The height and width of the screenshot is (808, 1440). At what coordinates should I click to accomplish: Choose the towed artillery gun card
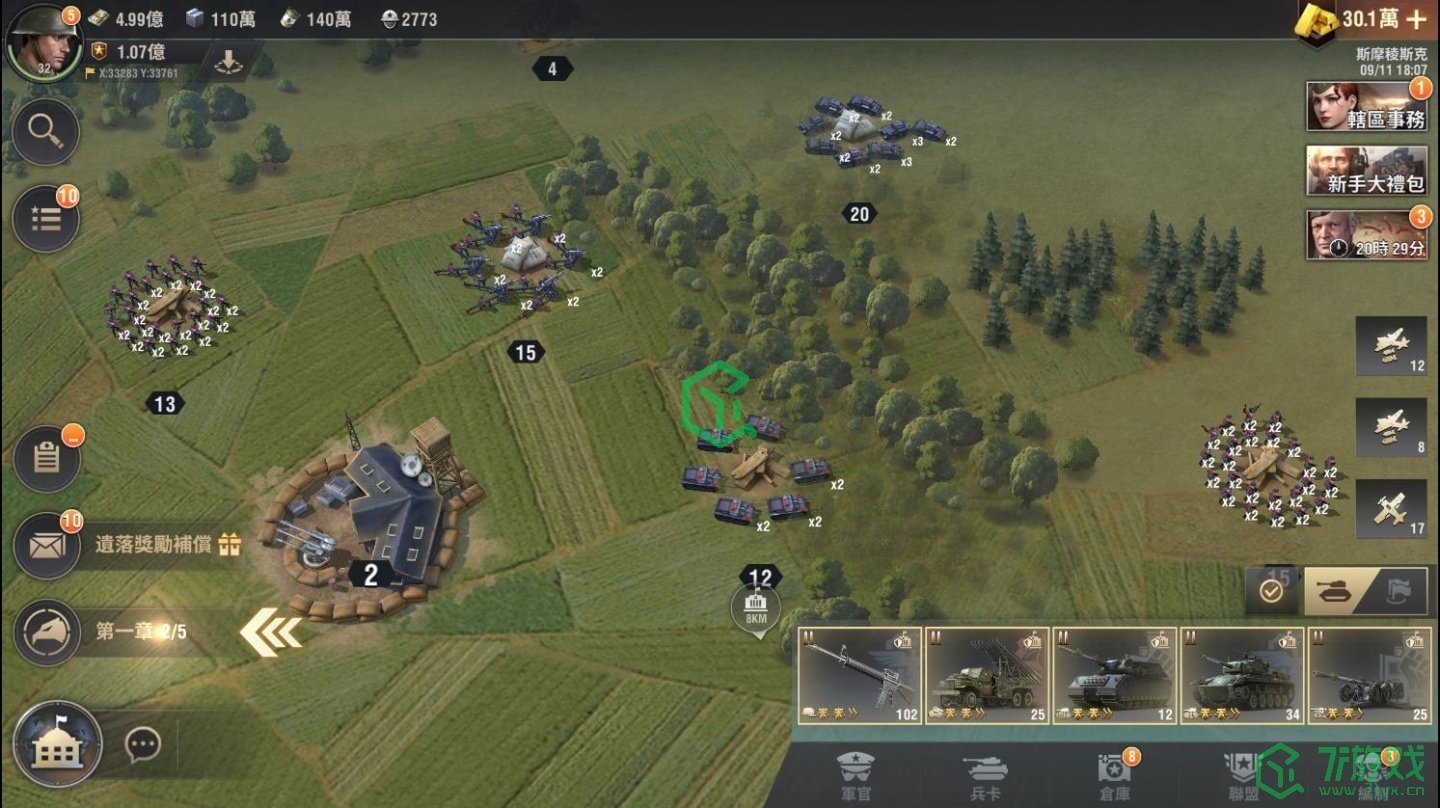click(x=1369, y=676)
